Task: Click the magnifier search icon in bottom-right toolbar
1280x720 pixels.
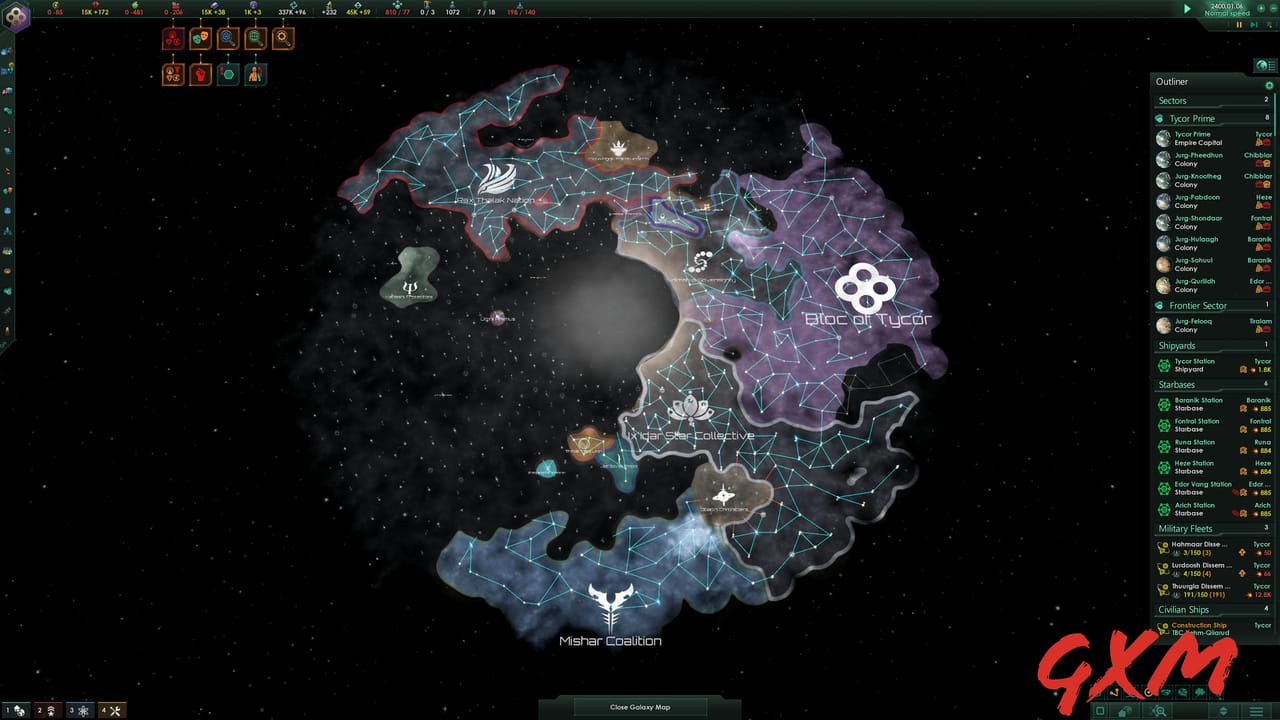Action: coord(1159,710)
